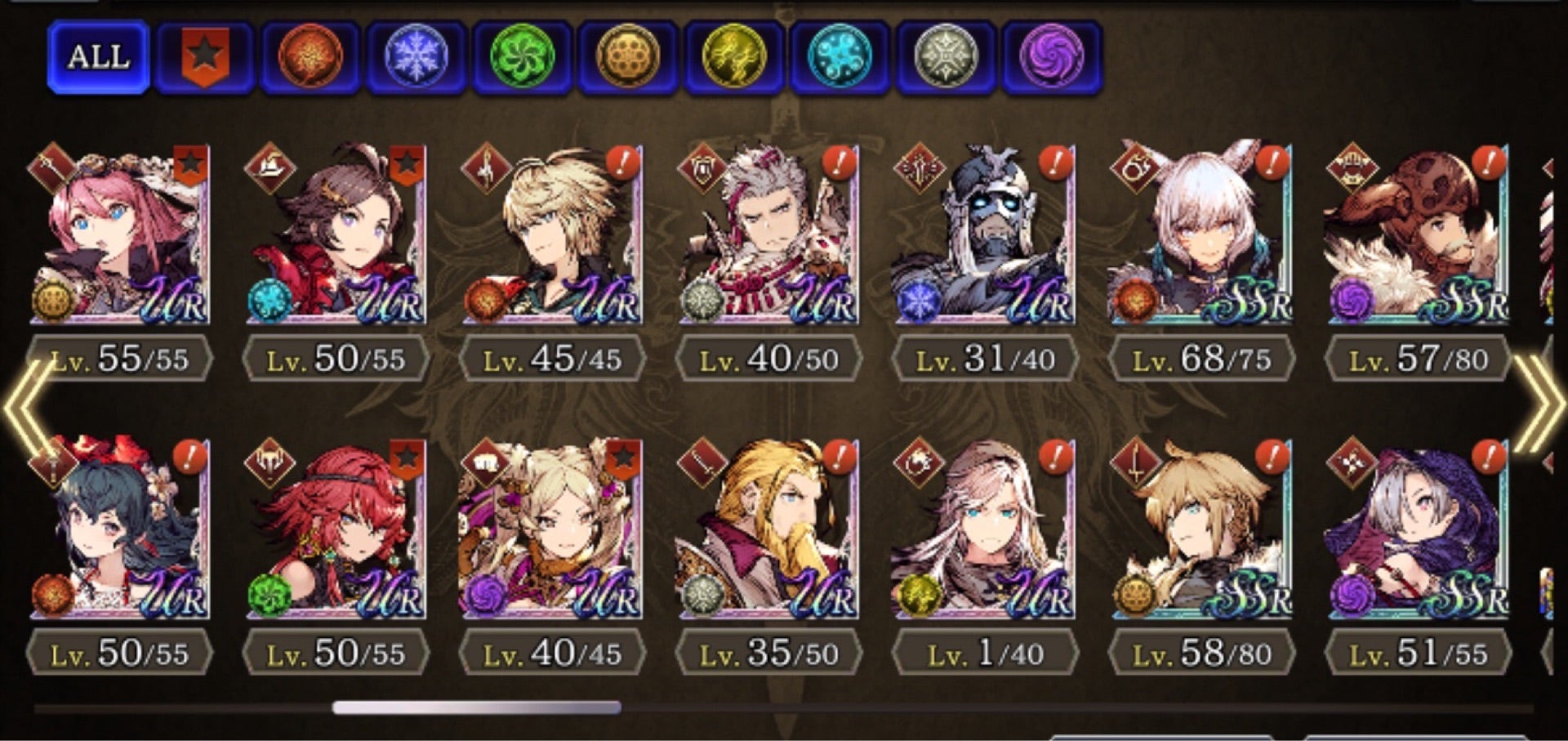Select the ALL element filter tab
The width and height of the screenshot is (1568, 741).
pyautogui.click(x=98, y=57)
